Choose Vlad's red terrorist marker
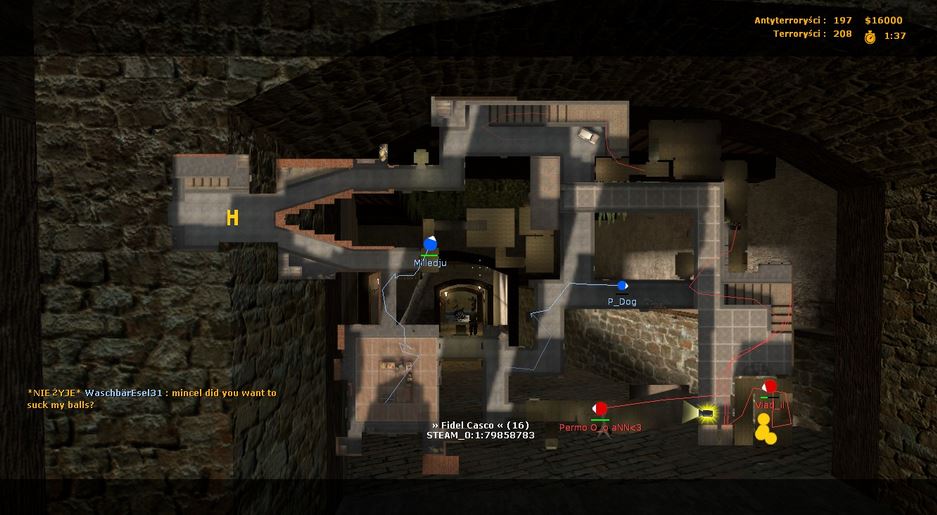 click(x=769, y=387)
